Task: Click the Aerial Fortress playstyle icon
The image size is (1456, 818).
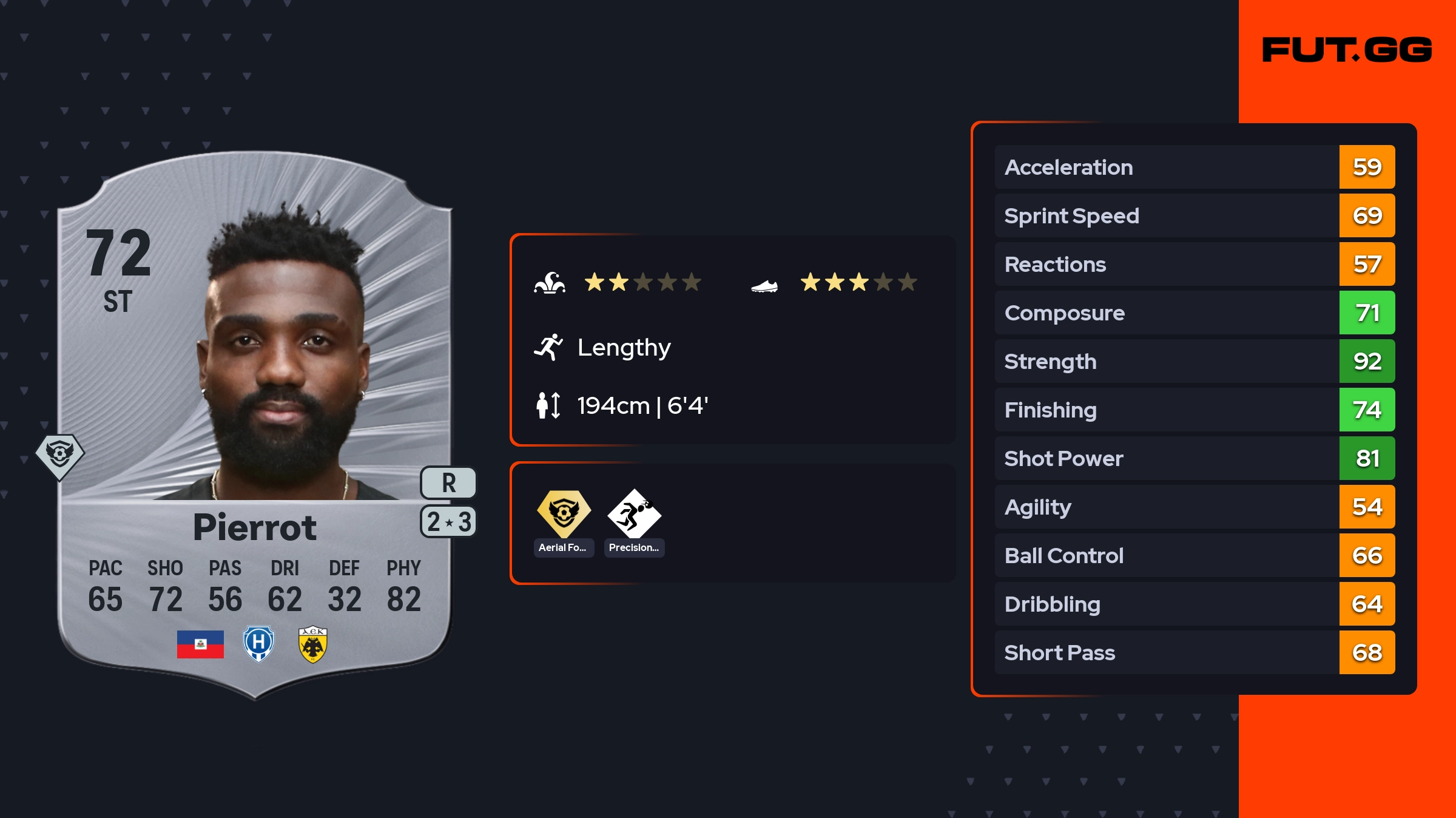Action: click(x=564, y=514)
